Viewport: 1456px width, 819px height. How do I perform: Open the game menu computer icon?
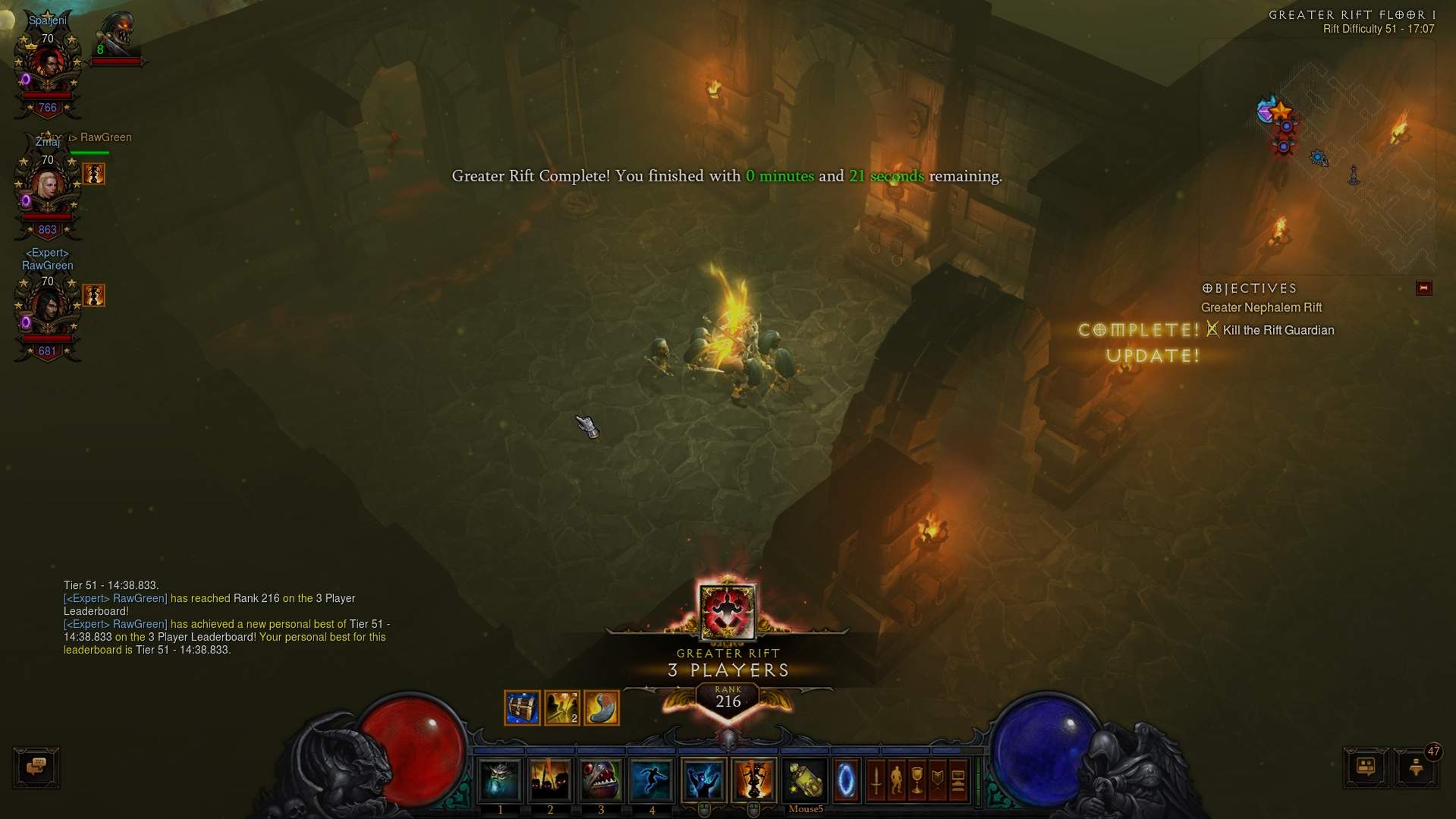pyautogui.click(x=958, y=780)
